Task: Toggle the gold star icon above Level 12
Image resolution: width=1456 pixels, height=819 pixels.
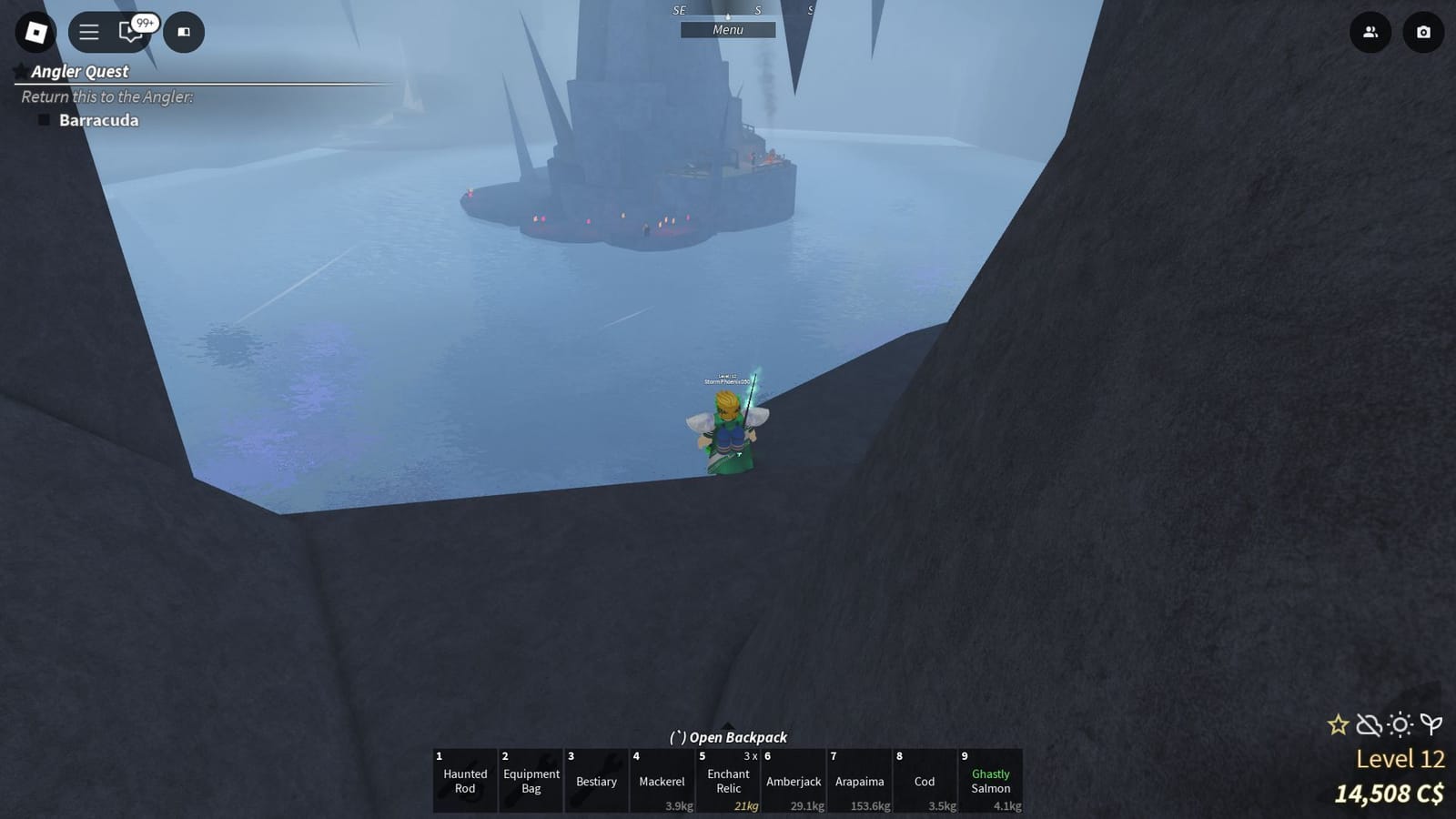Action: (x=1338, y=724)
